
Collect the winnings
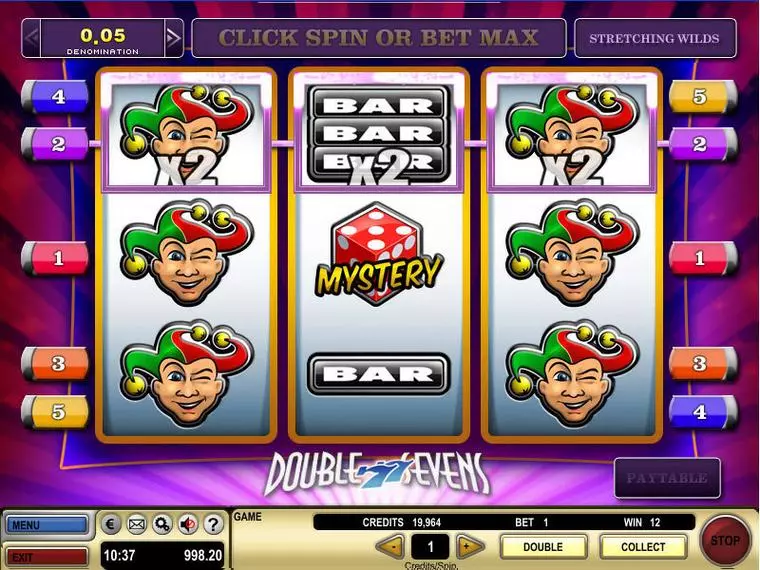(x=643, y=547)
